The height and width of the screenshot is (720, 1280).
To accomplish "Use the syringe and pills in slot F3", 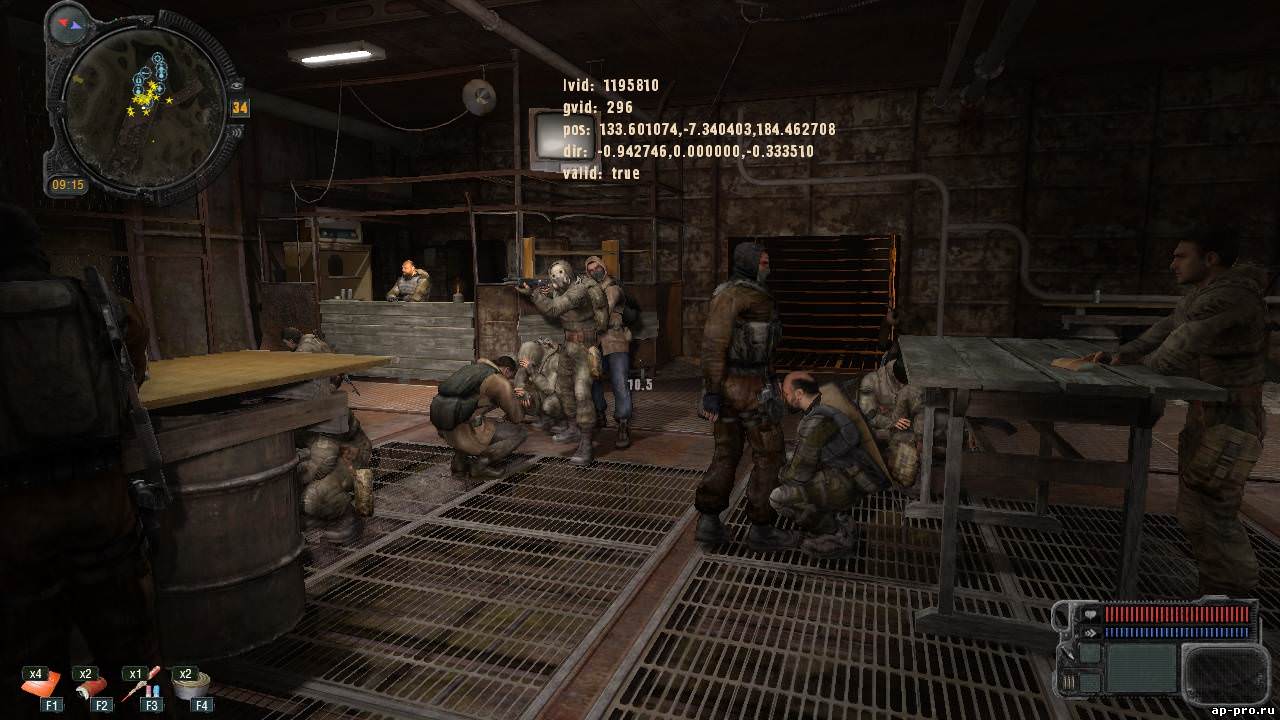I will coord(141,687).
